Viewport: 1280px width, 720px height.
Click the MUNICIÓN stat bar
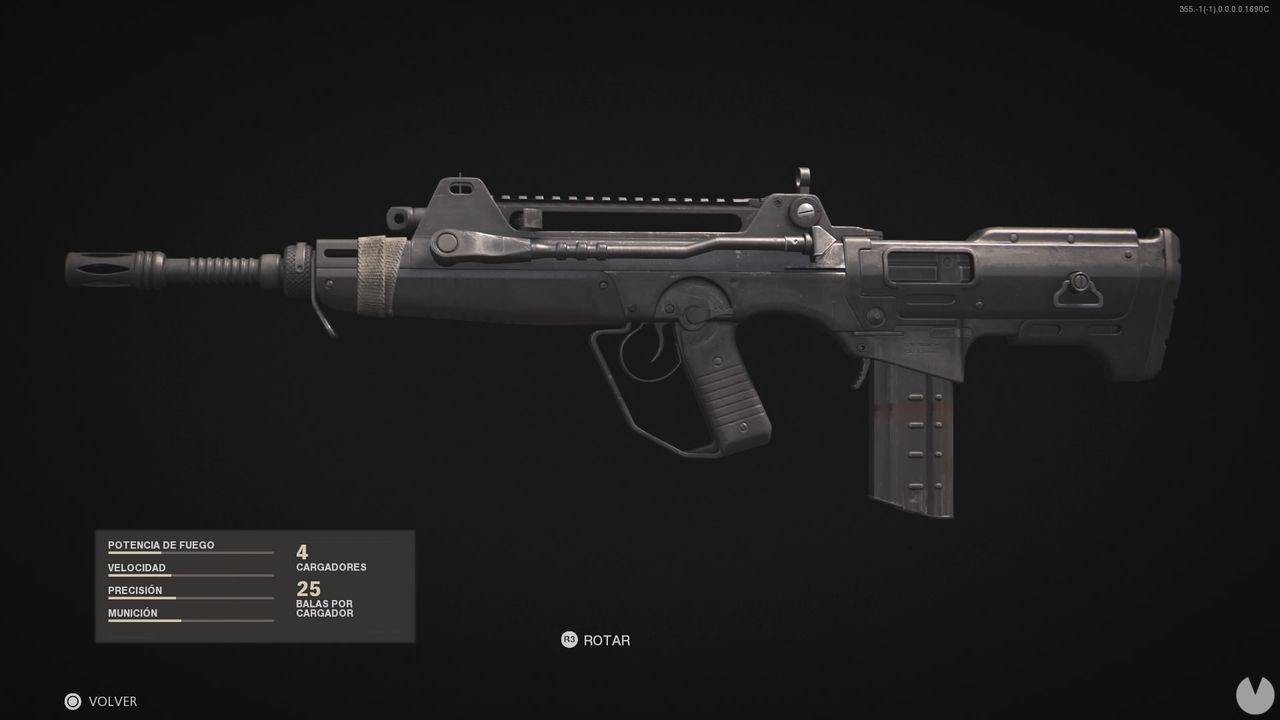tap(190, 621)
